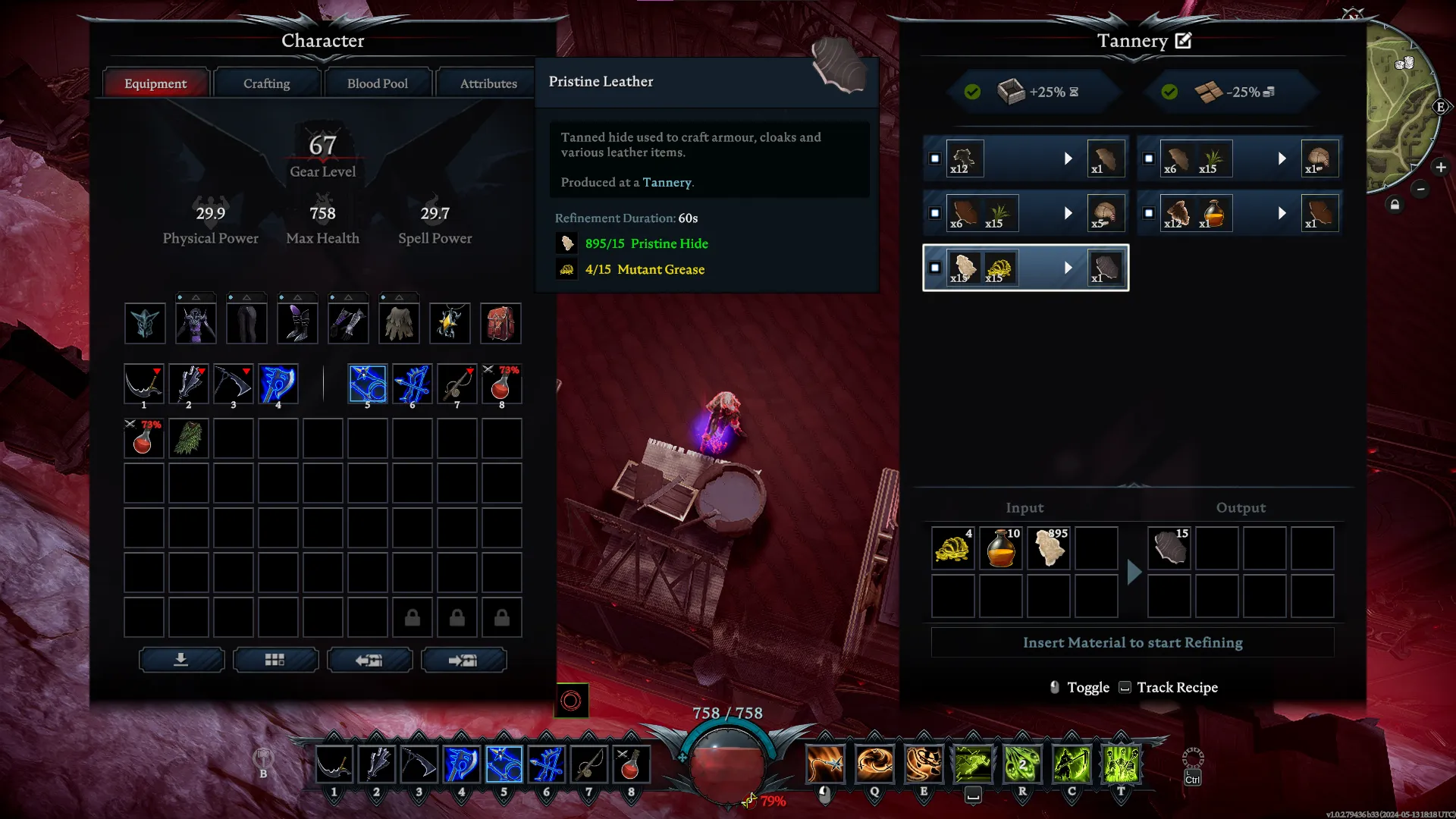Image resolution: width=1456 pixels, height=819 pixels.
Task: Select the plant fibre item in inventory
Action: point(188,439)
